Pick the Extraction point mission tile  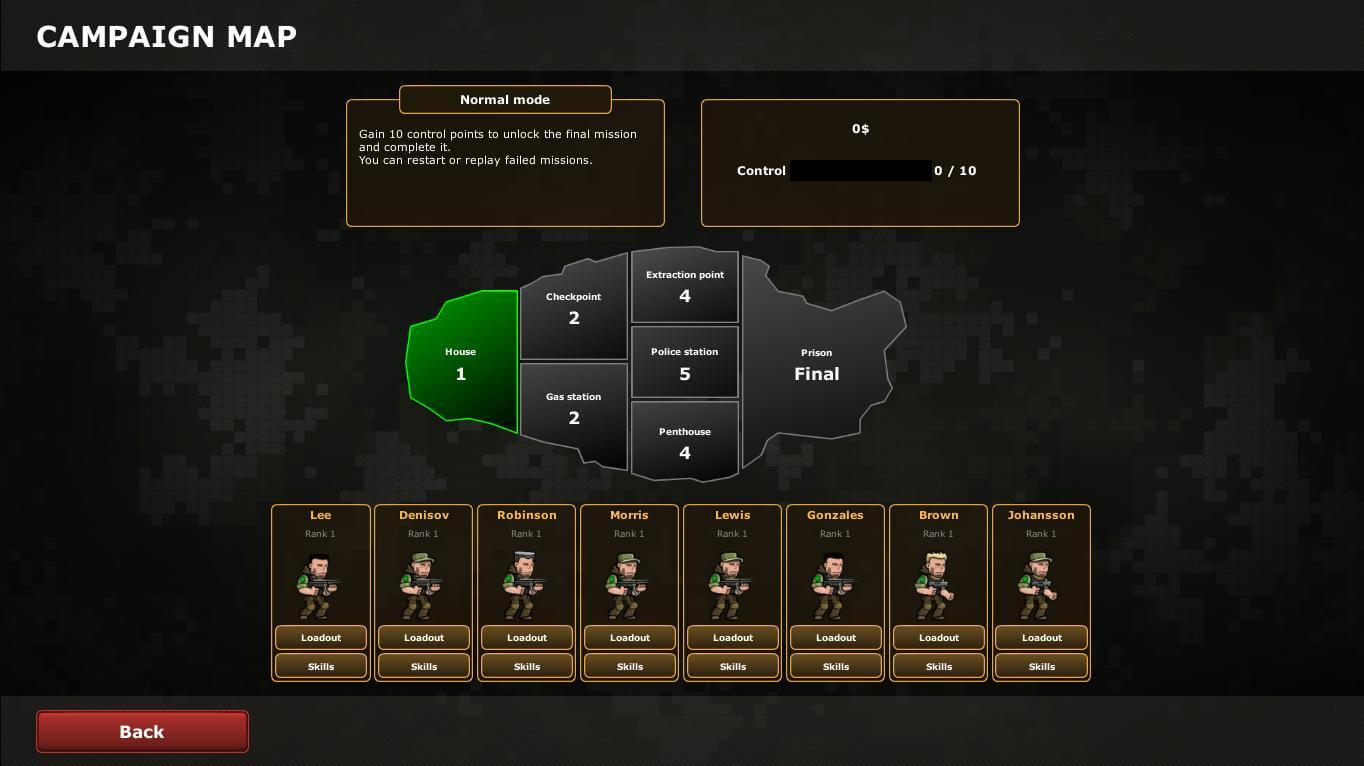(685, 286)
